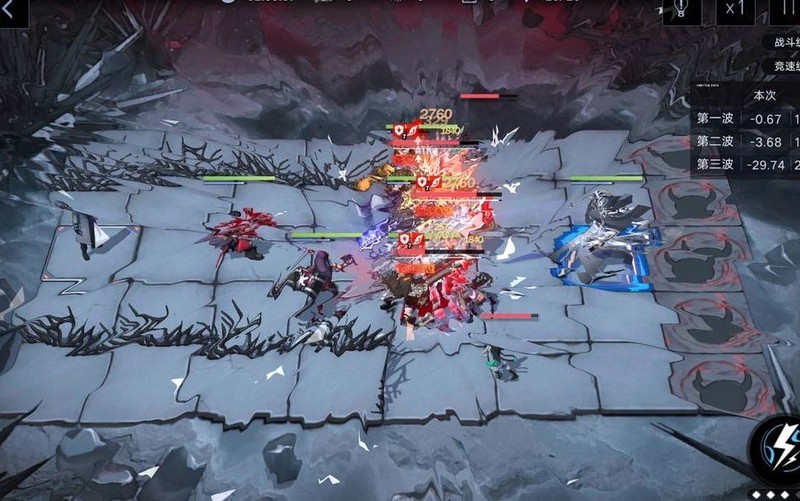The height and width of the screenshot is (501, 800).
Task: Switch to the 竞速 tab
Action: tap(785, 67)
